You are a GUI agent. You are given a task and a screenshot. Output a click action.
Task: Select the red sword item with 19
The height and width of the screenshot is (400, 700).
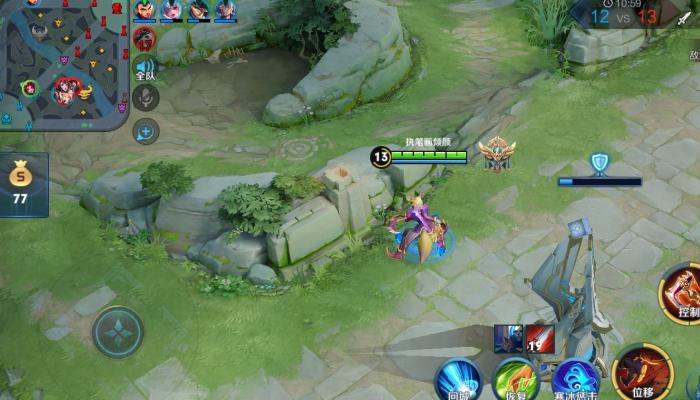pyautogui.click(x=540, y=339)
